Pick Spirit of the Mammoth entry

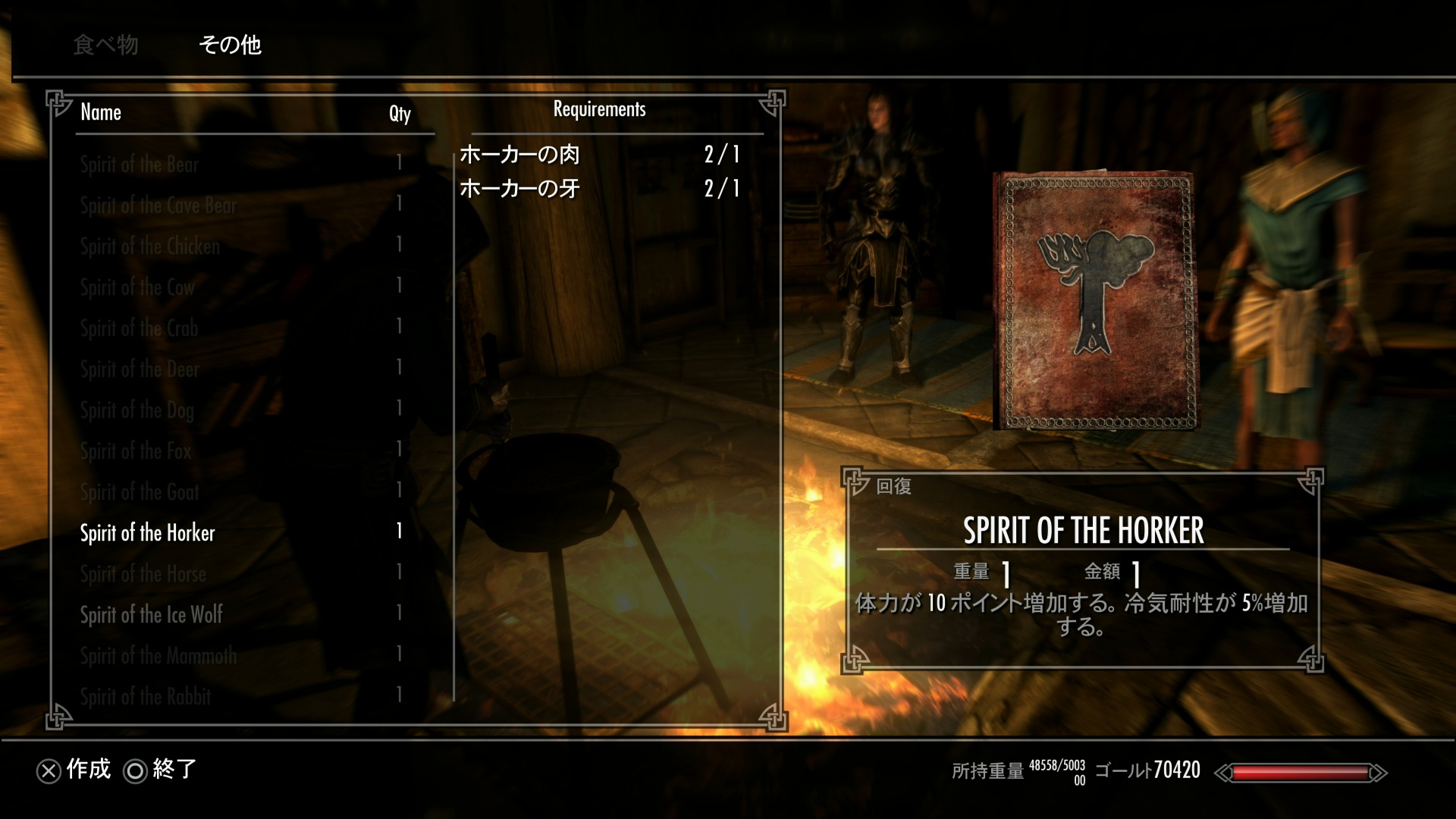tap(158, 656)
